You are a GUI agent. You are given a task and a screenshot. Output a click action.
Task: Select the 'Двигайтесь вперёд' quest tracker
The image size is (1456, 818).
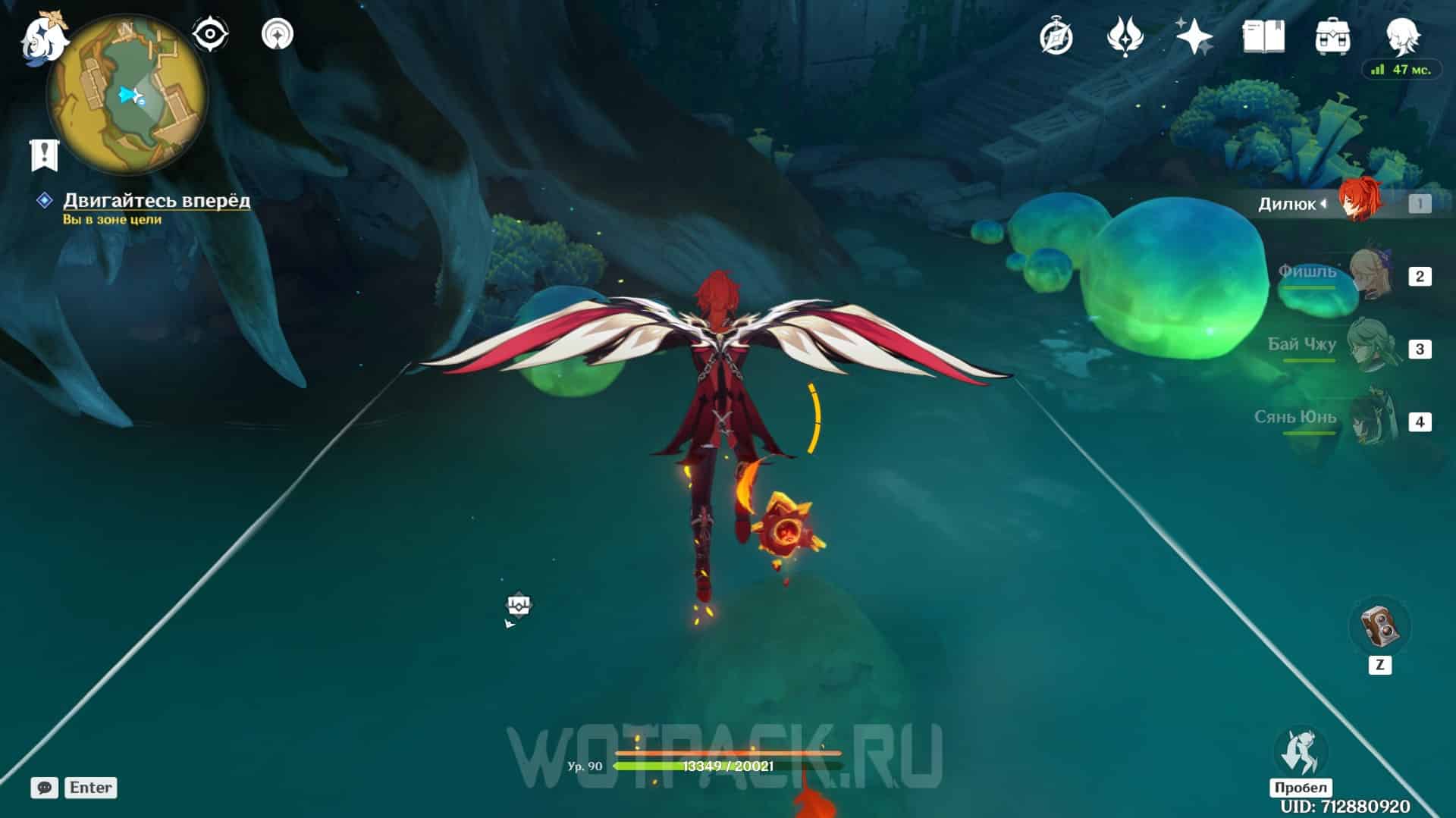pos(156,200)
